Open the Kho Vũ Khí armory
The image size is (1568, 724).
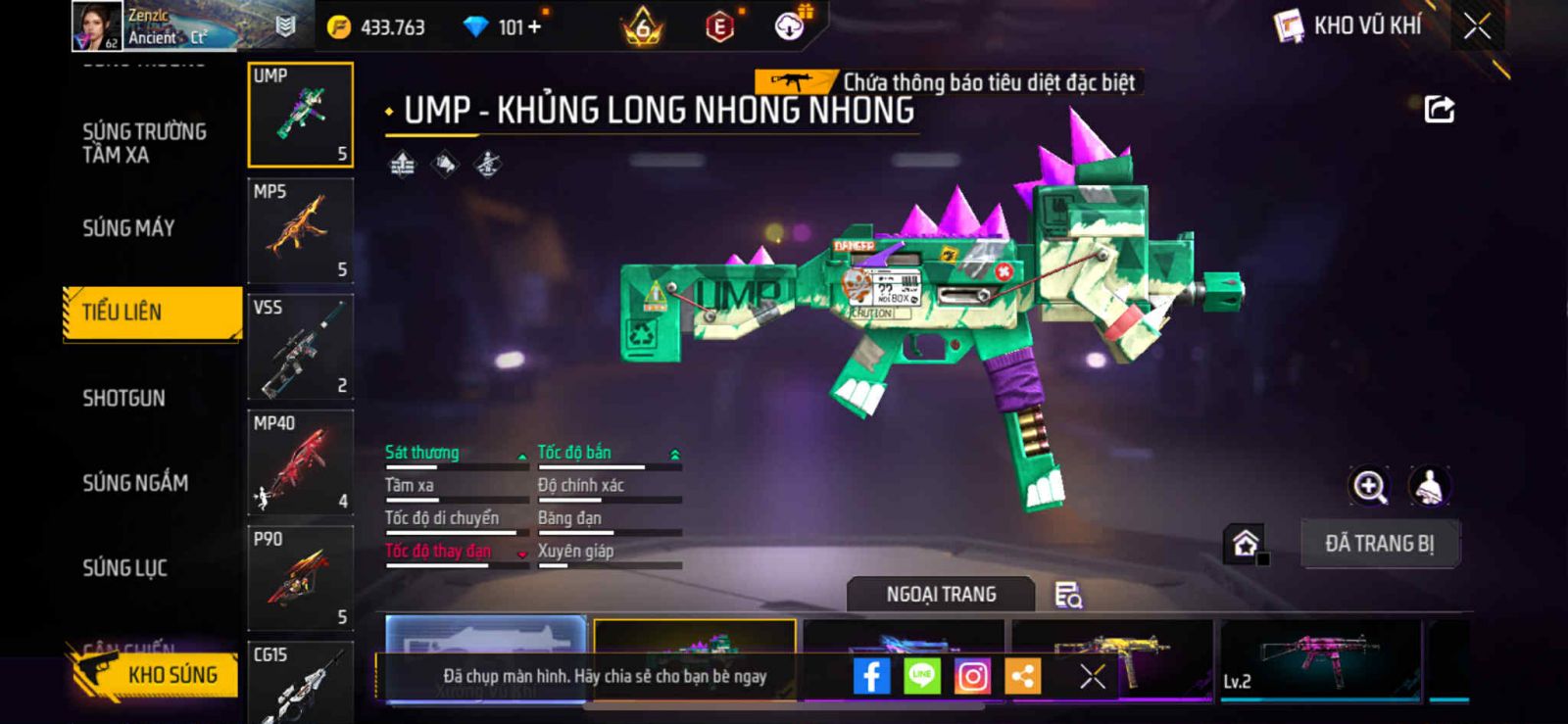[x=1348, y=25]
